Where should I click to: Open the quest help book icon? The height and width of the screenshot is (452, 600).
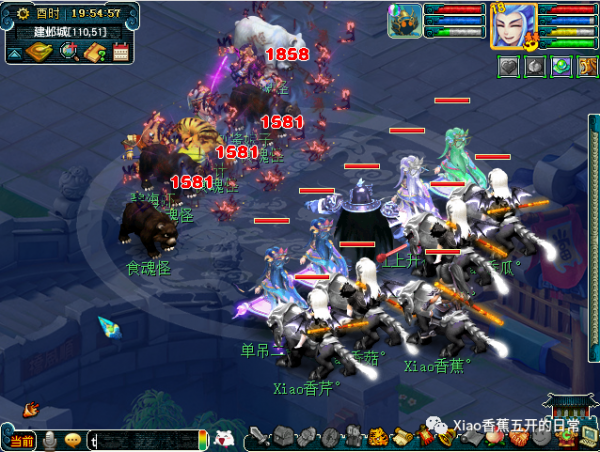[x=96, y=51]
